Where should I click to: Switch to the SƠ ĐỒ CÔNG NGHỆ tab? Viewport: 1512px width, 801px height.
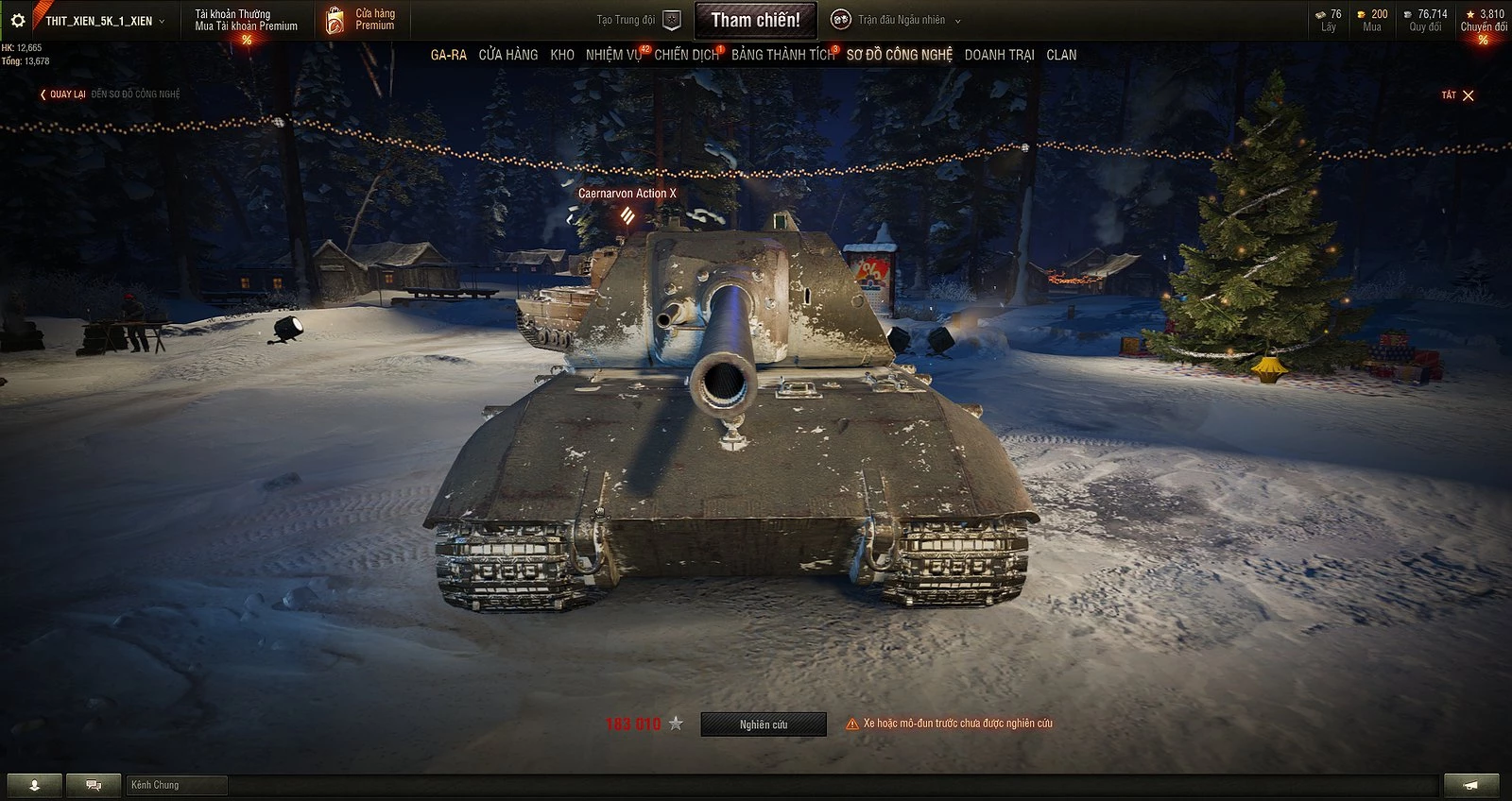[x=899, y=55]
